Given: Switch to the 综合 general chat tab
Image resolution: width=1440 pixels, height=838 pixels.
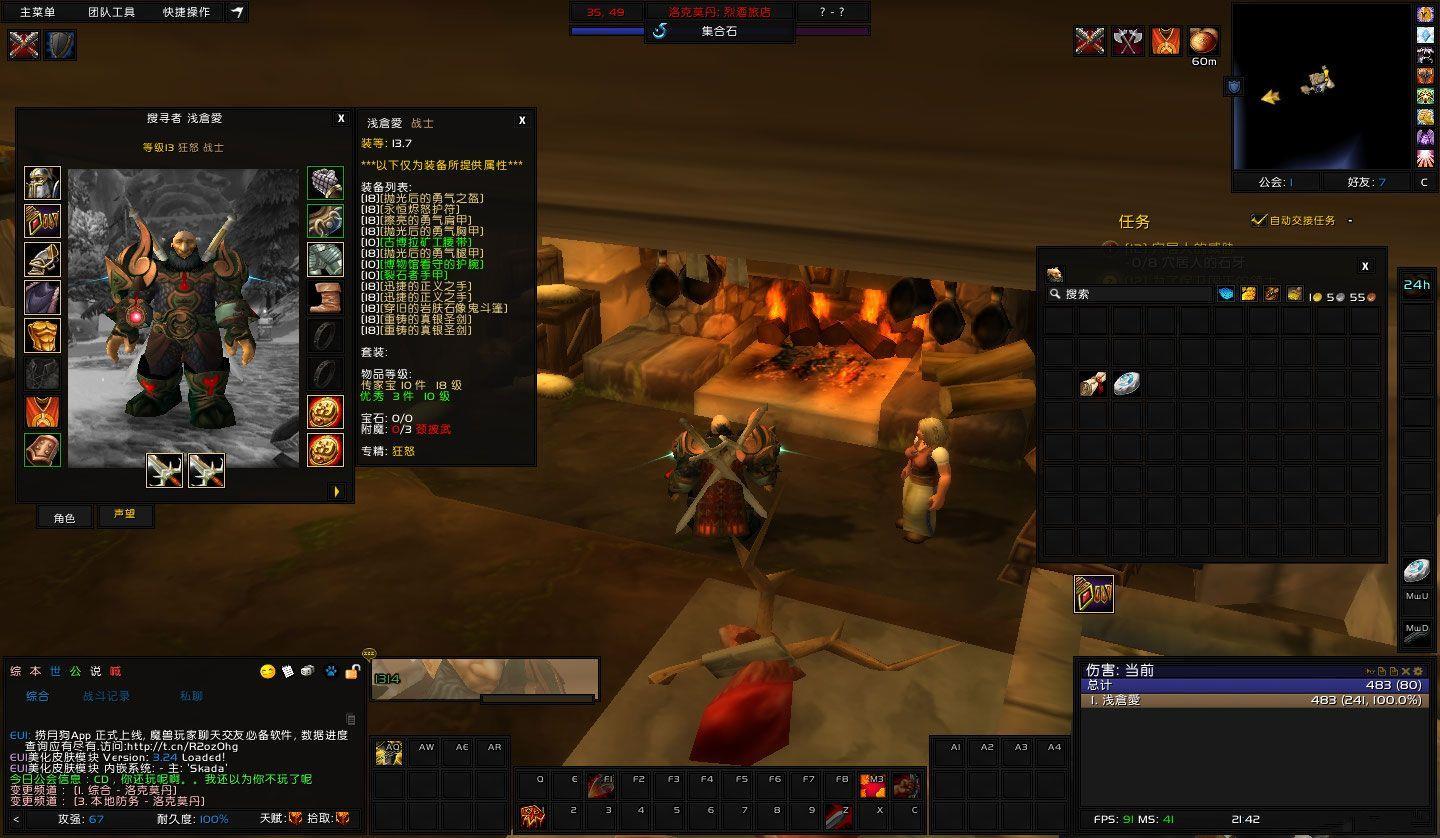Looking at the screenshot, I should pos(38,696).
